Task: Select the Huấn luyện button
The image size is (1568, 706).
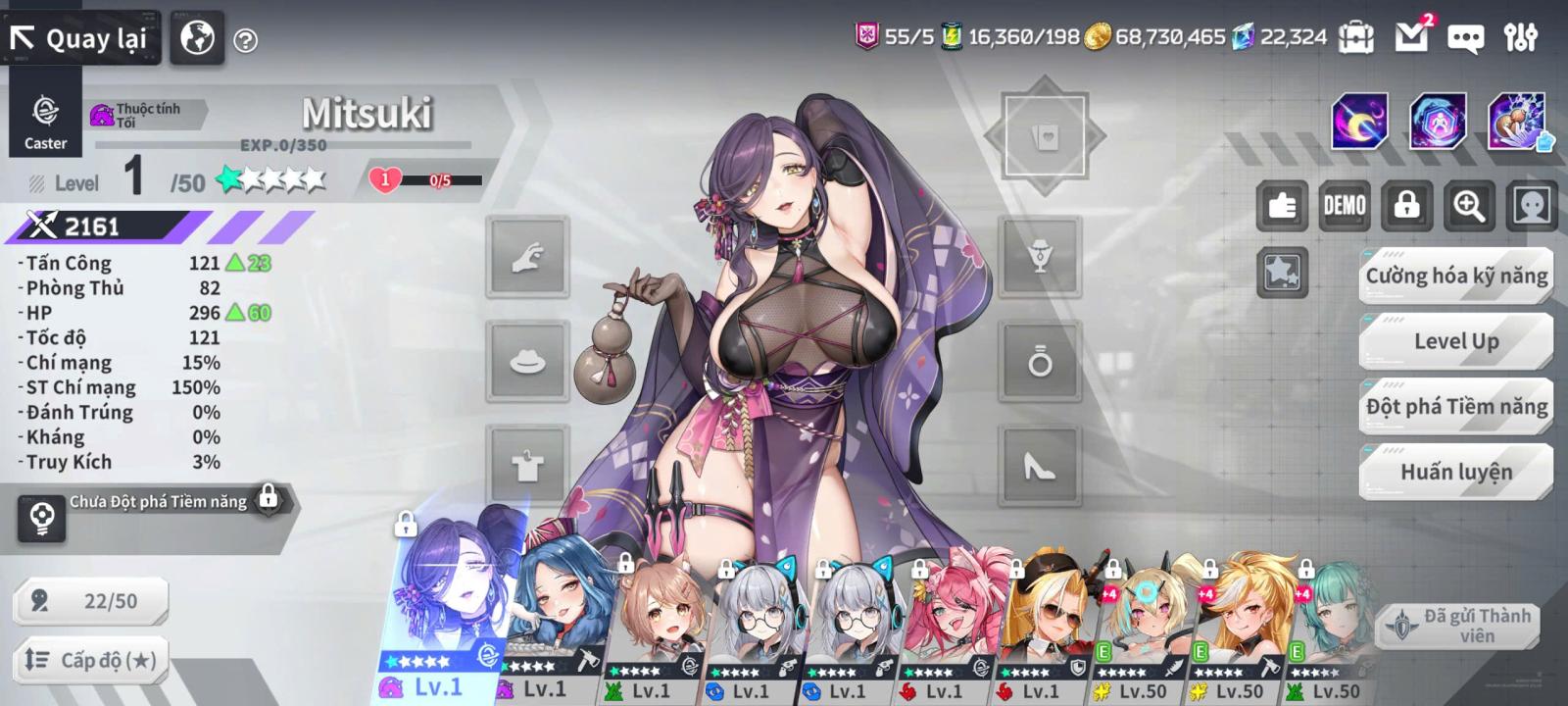Action: point(1456,473)
